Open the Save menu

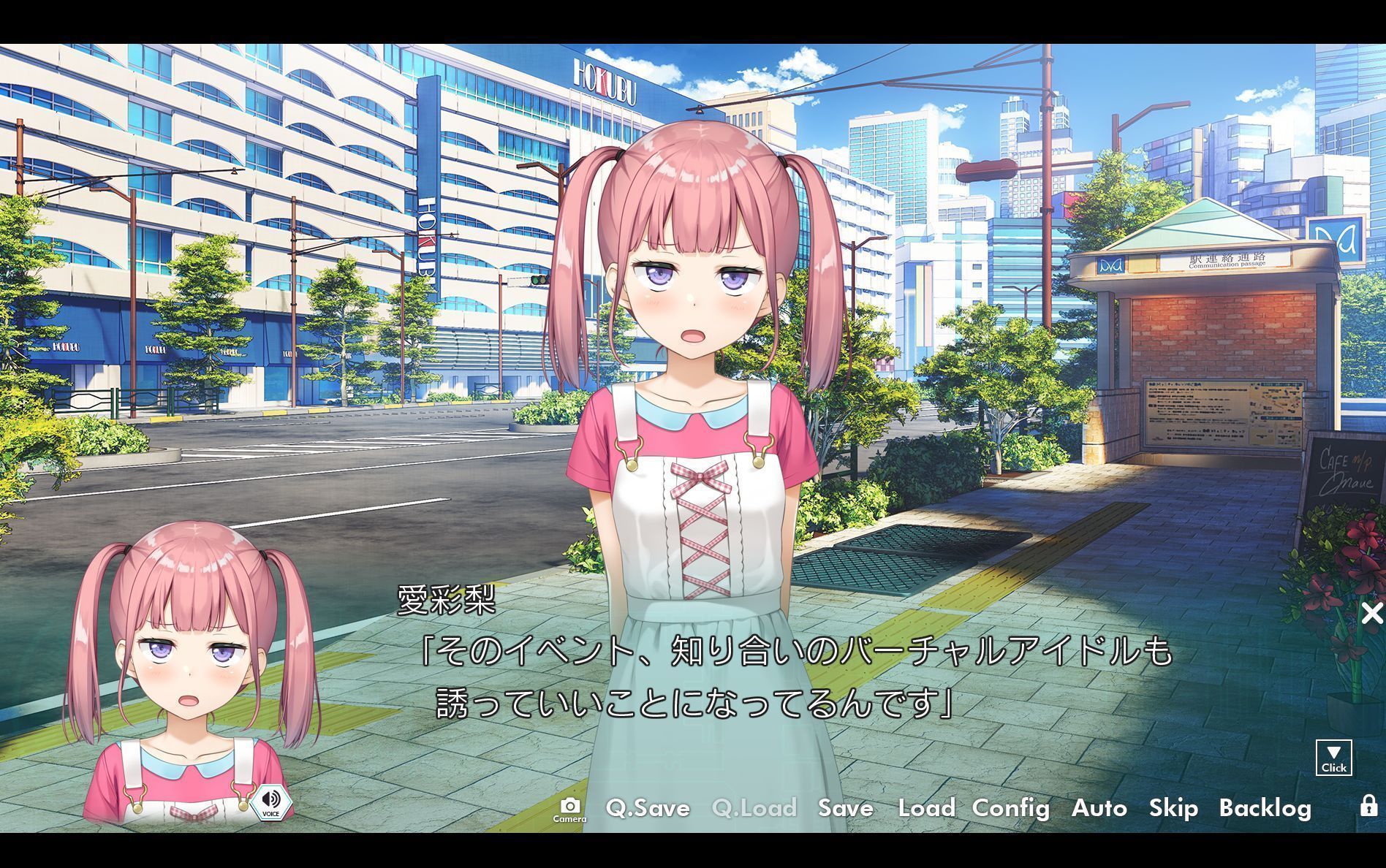click(x=844, y=808)
